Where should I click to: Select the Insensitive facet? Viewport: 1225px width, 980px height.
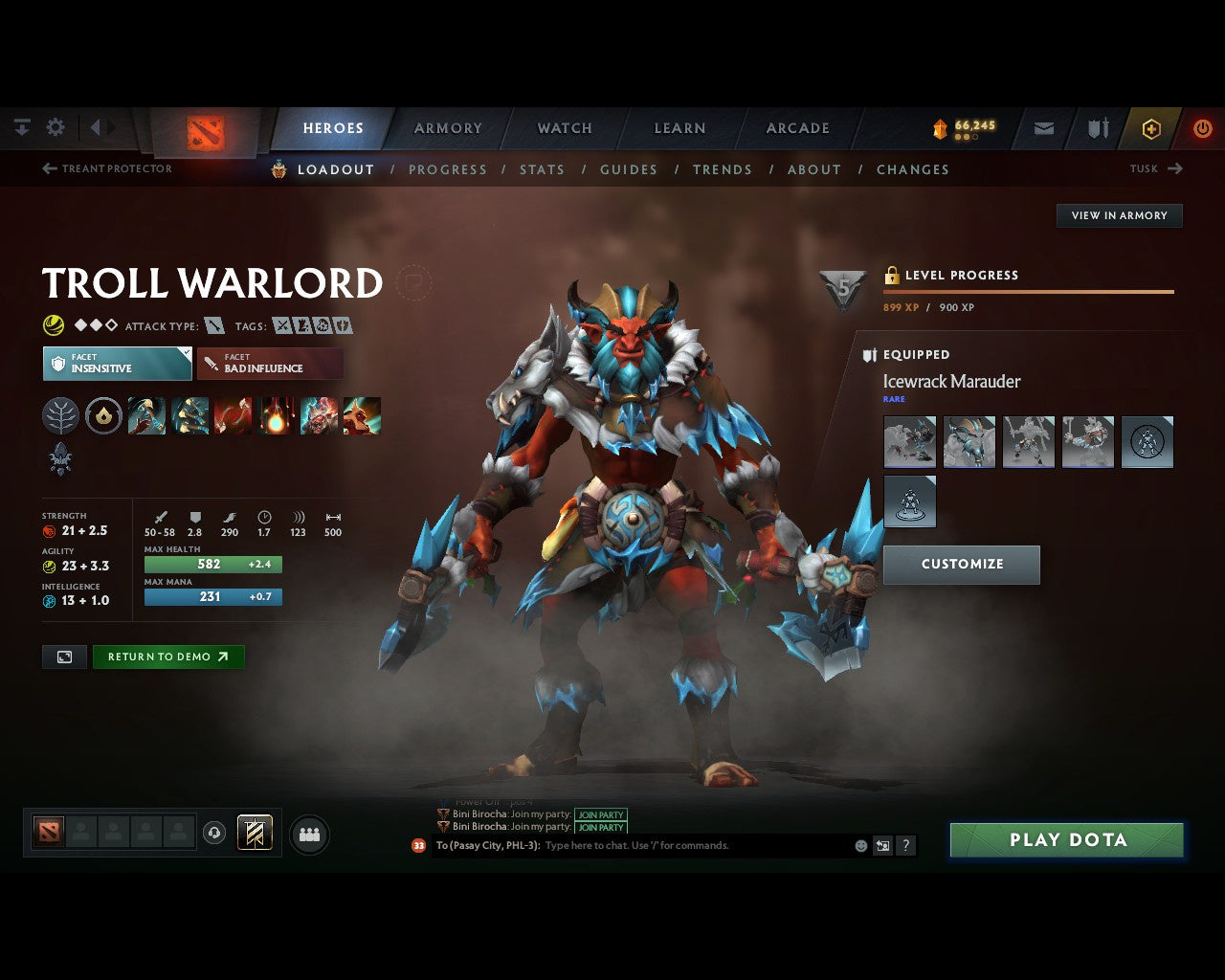pos(117,364)
